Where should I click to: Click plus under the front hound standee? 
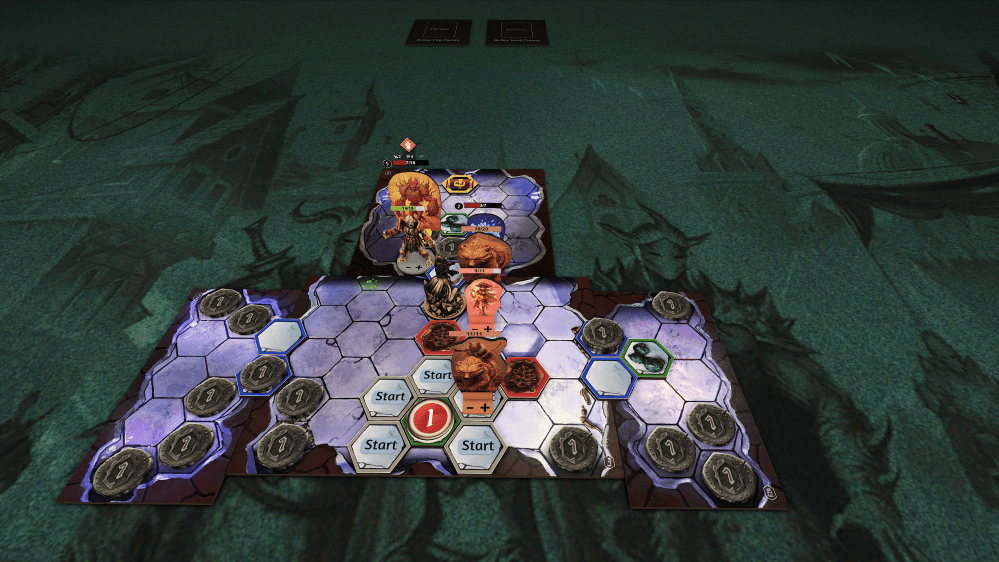[485, 407]
